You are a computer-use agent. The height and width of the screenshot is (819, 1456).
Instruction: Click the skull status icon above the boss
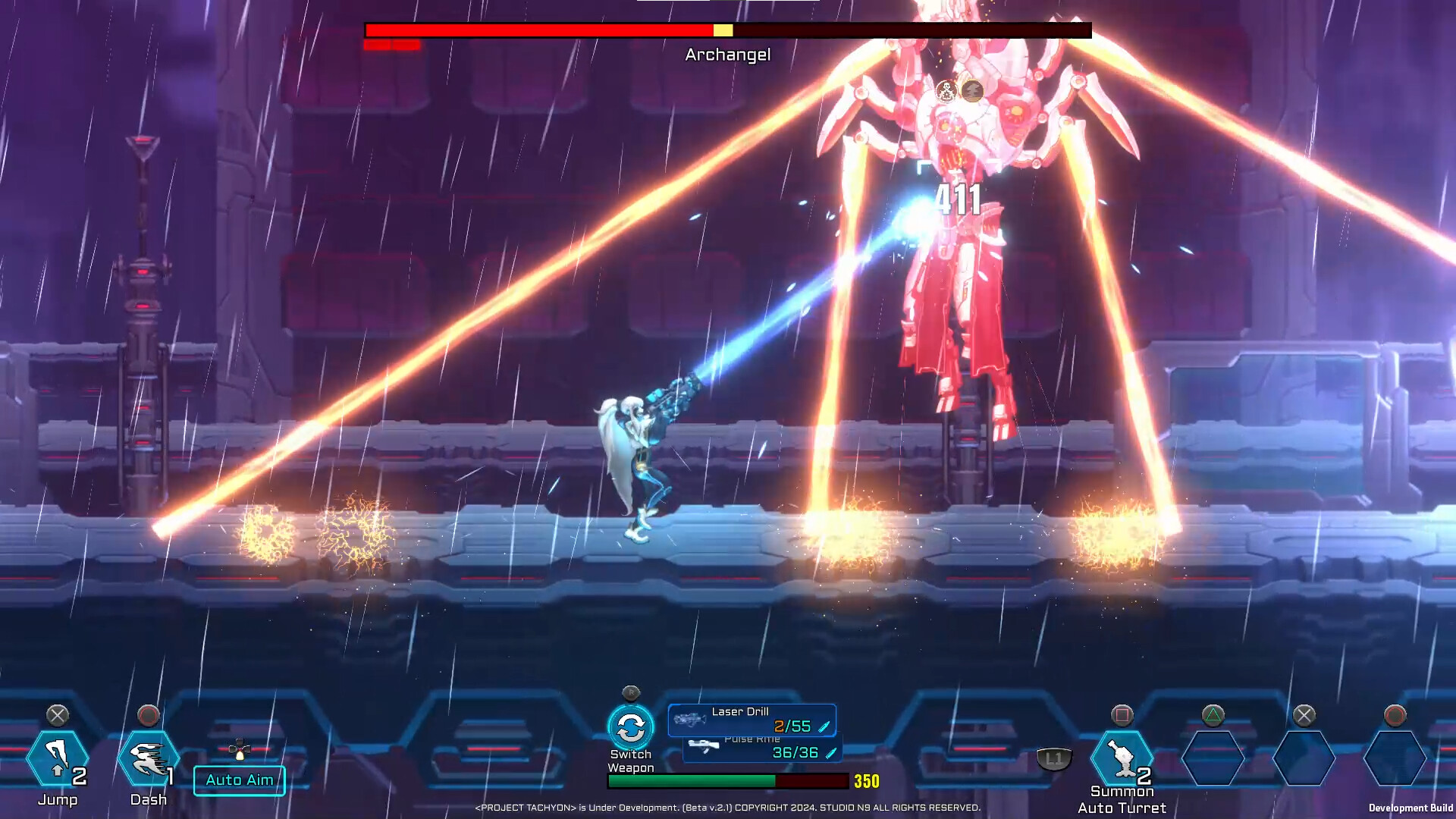947,91
